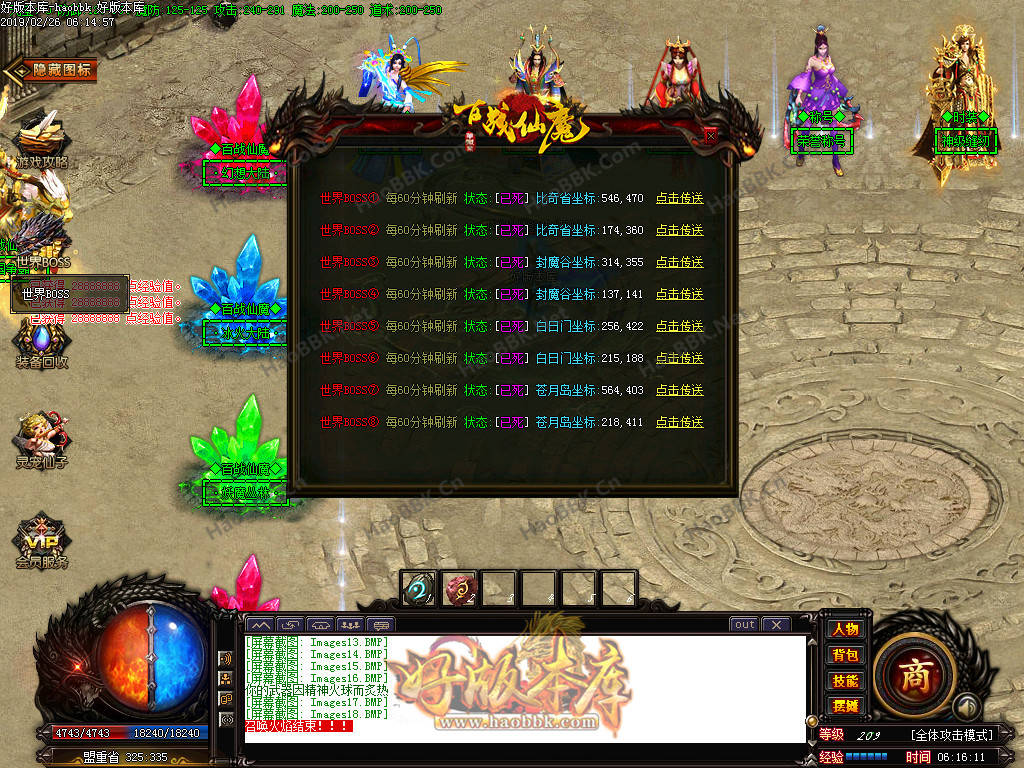The height and width of the screenshot is (768, 1024).
Task: Close the world boss dialog window
Action: point(710,136)
